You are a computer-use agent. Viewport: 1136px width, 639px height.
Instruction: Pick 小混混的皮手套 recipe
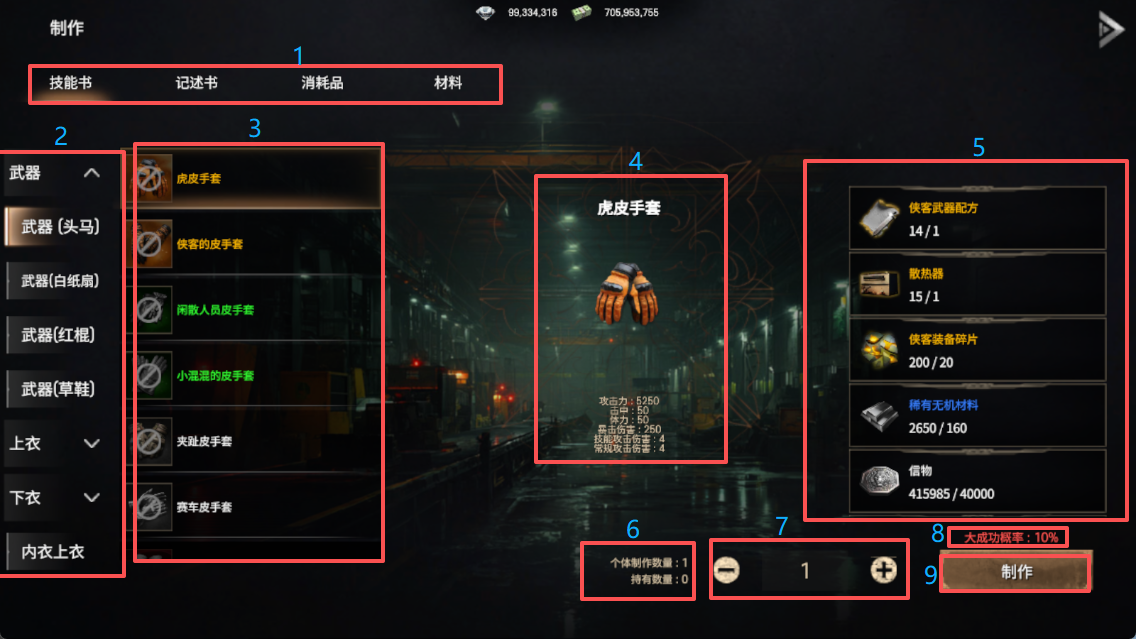256,376
